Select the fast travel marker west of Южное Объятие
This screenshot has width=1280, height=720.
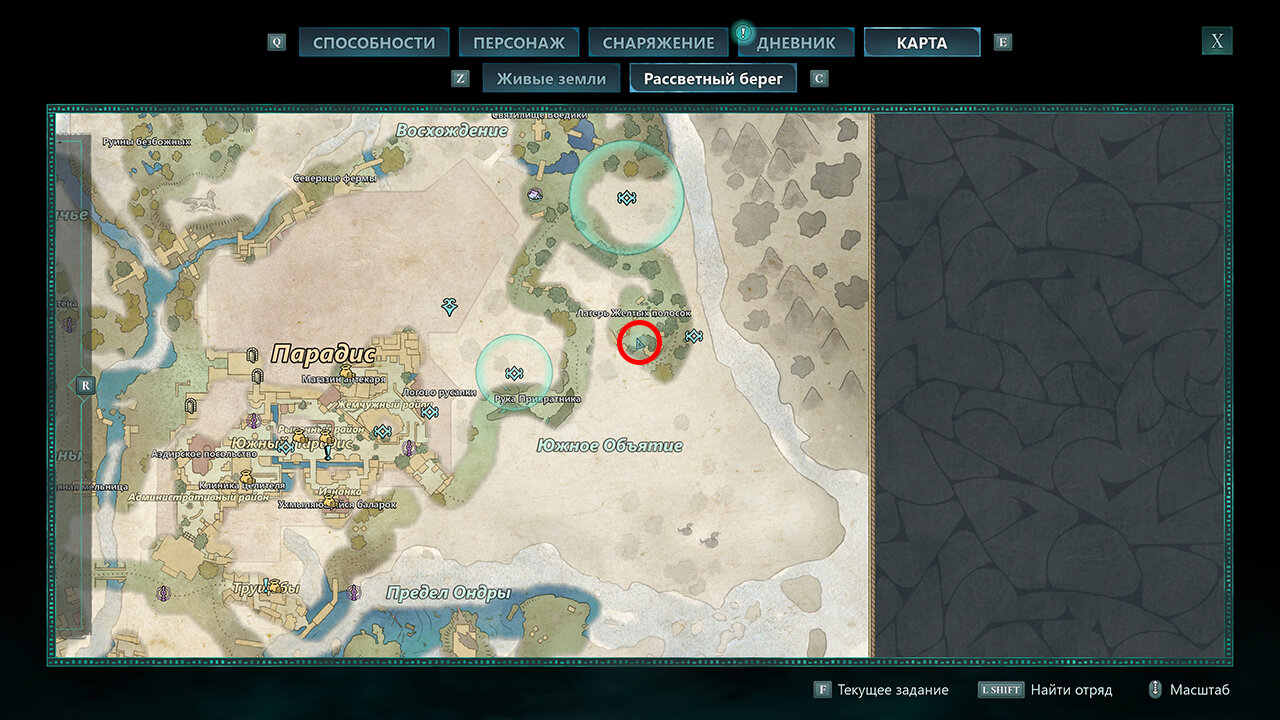tap(450, 306)
